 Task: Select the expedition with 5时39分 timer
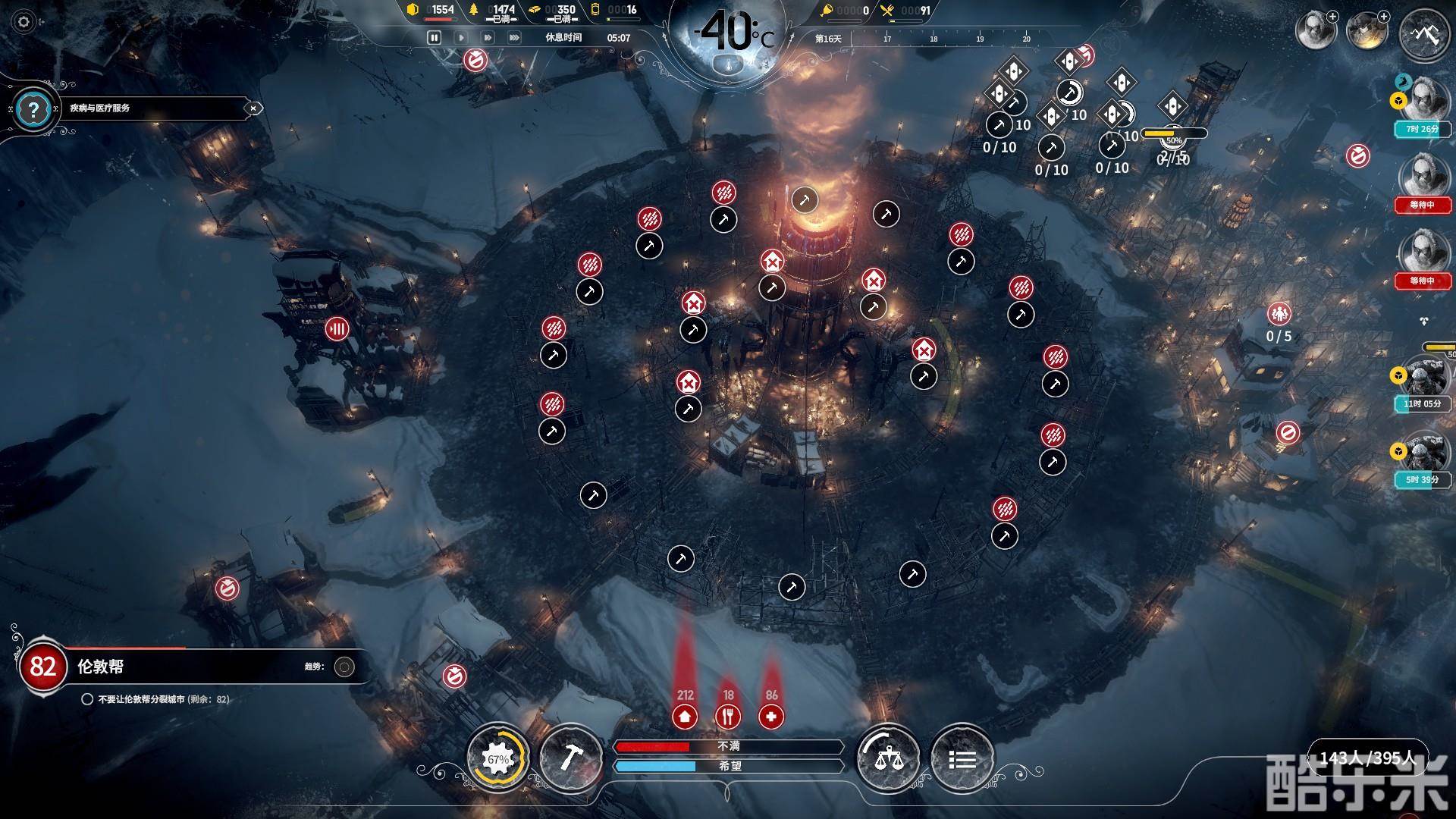pyautogui.click(x=1420, y=454)
